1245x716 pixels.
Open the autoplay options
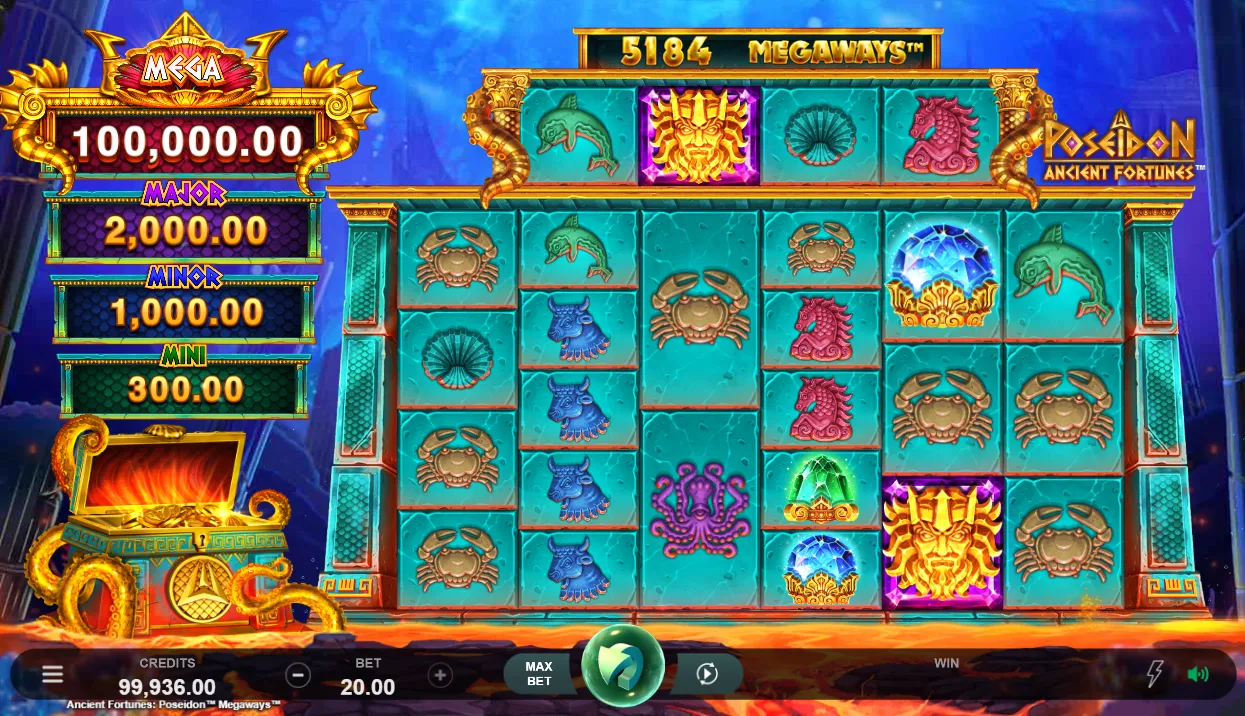pyautogui.click(x=707, y=674)
